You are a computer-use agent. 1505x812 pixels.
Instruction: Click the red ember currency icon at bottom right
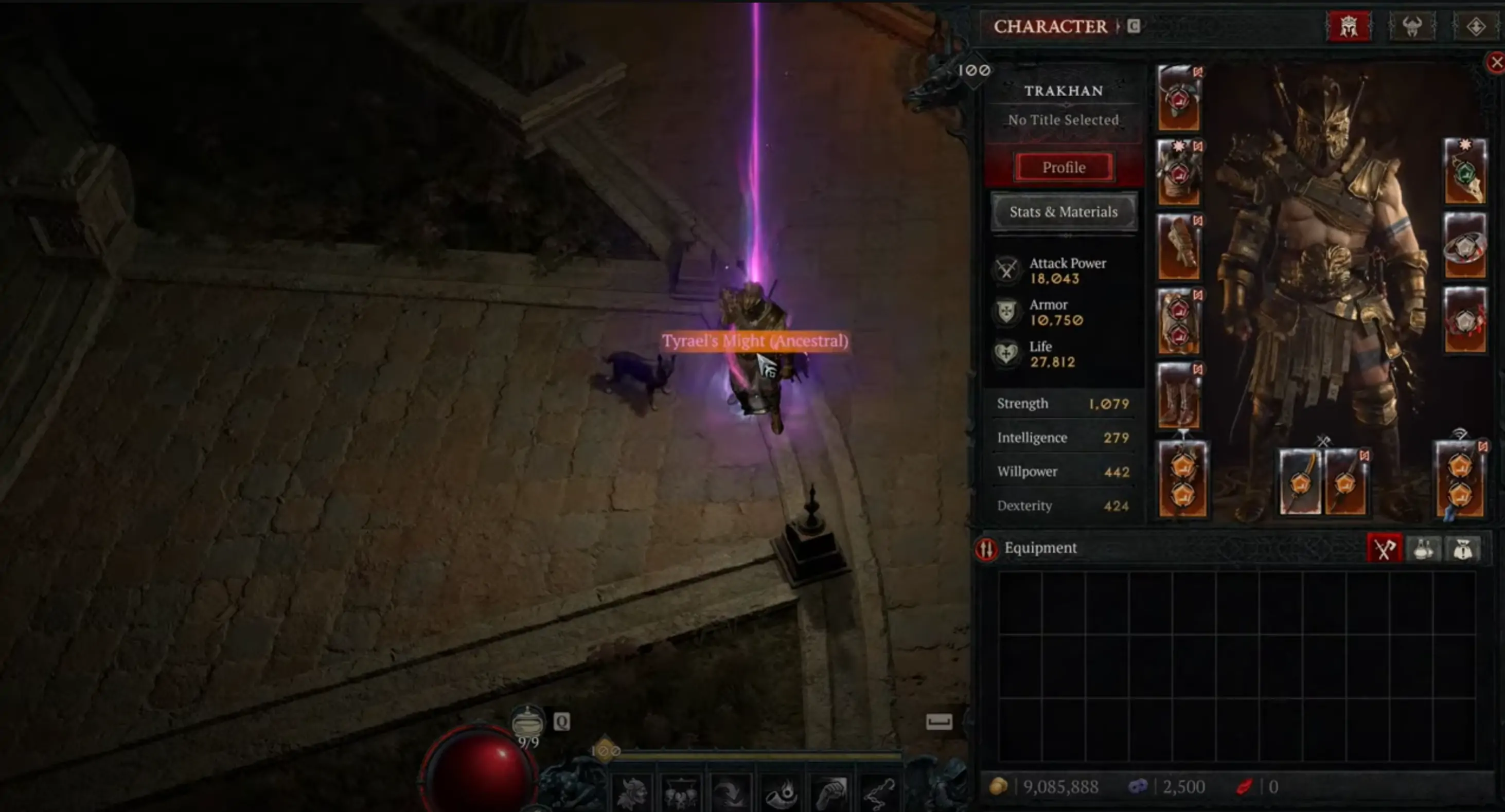pos(1245,786)
